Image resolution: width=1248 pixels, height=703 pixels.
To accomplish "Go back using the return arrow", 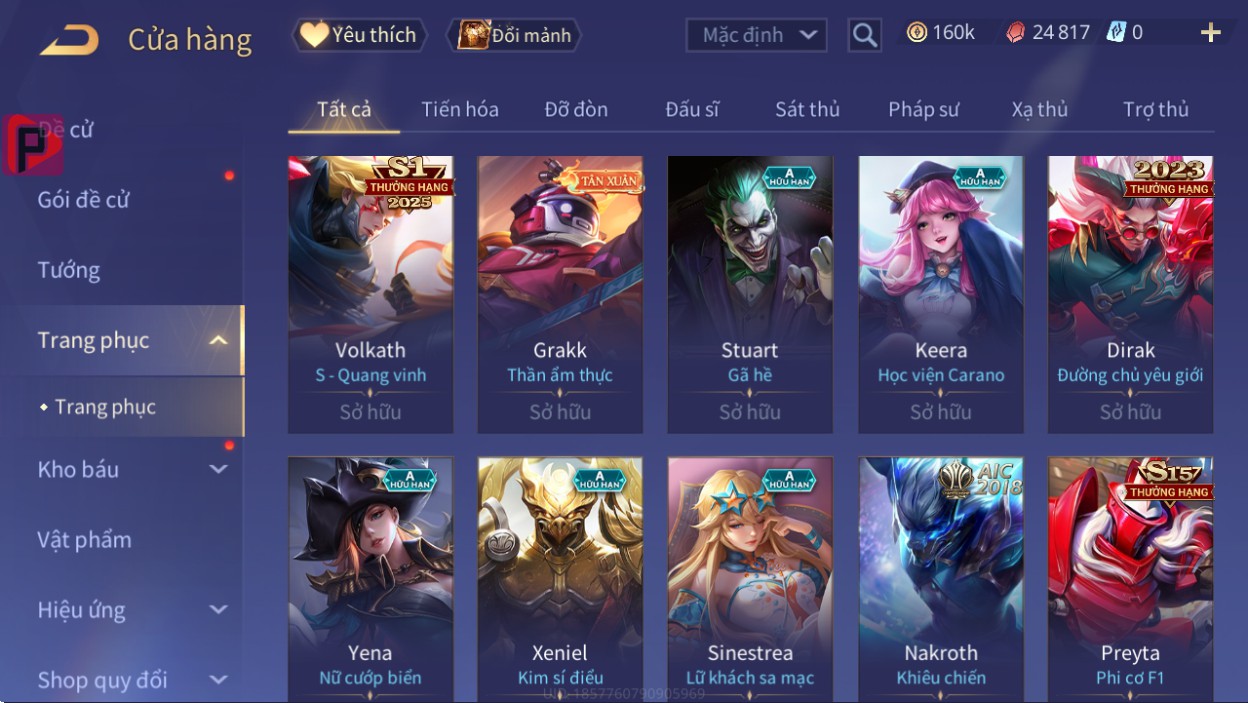I will (x=69, y=40).
